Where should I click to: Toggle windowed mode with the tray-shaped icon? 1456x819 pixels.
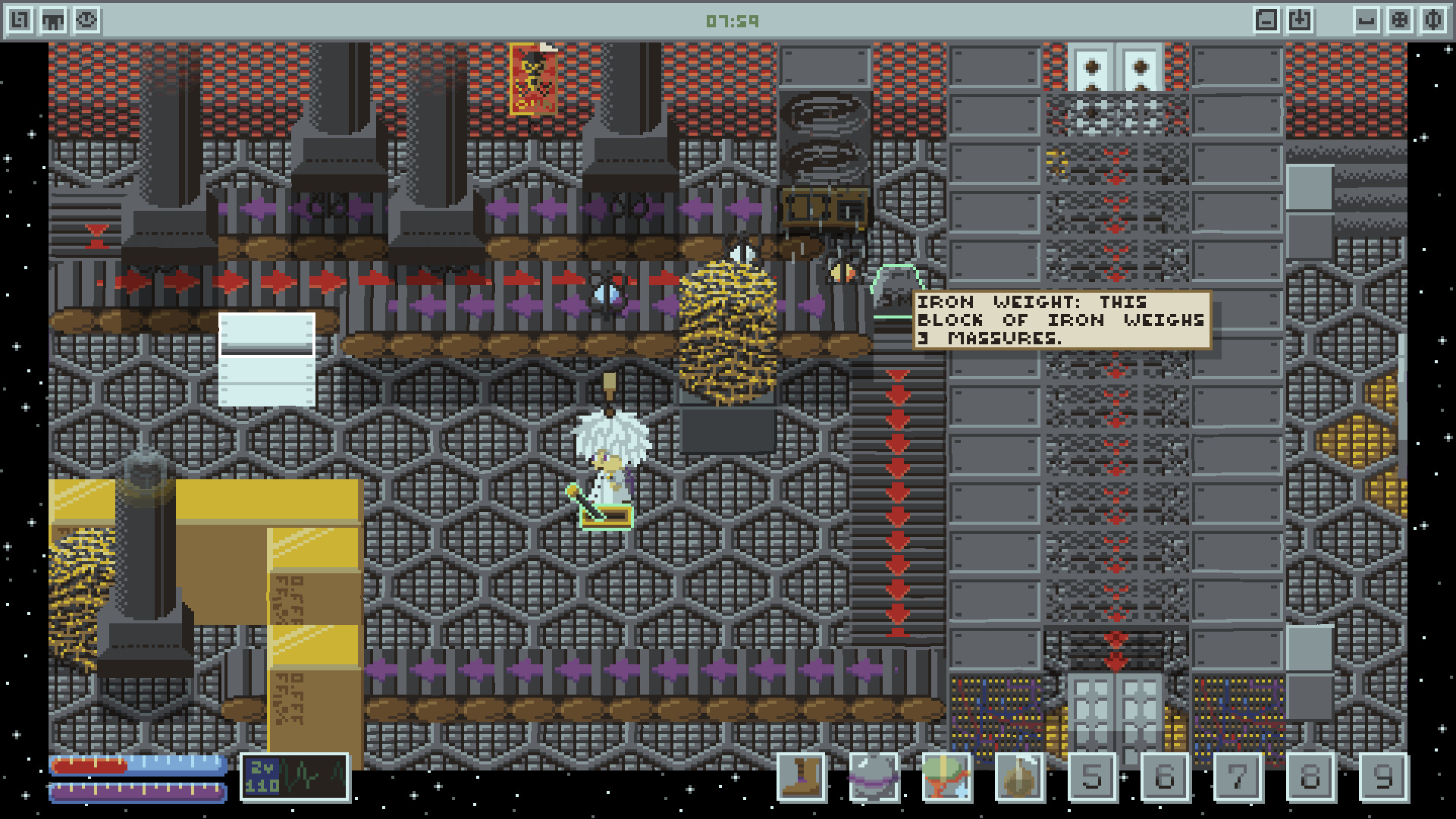pyautogui.click(x=1367, y=19)
